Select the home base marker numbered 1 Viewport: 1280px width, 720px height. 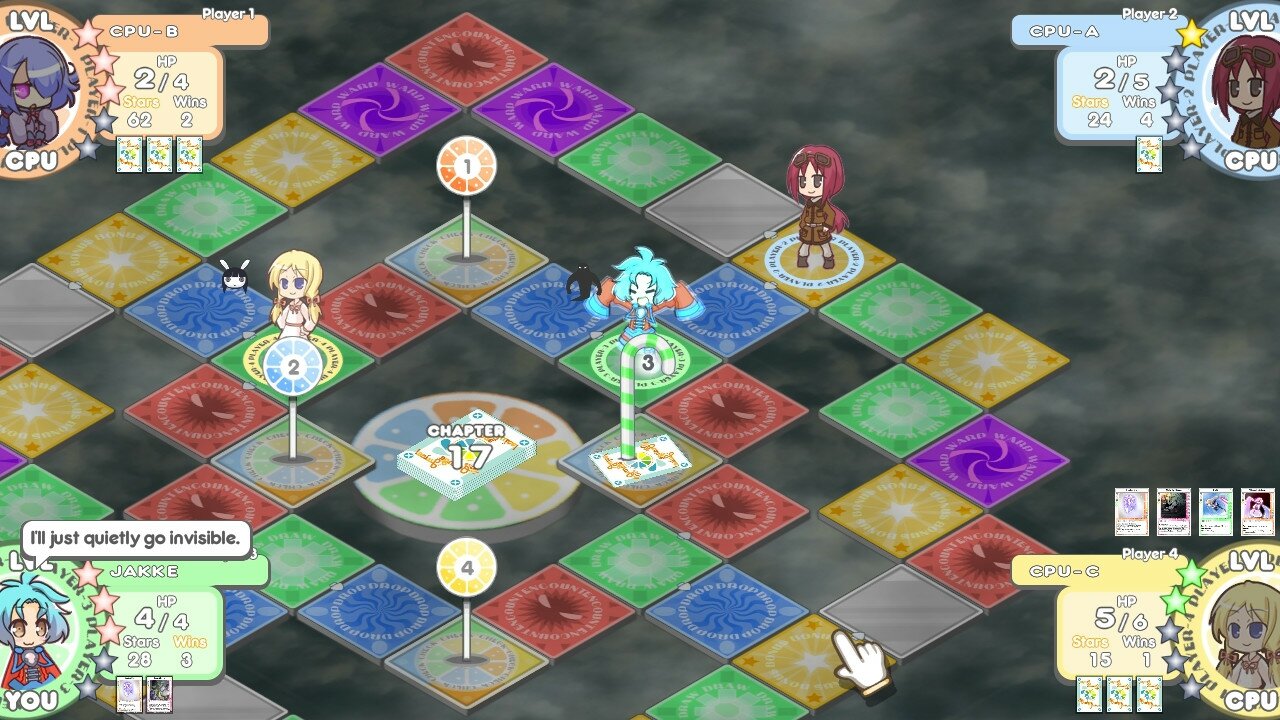click(x=465, y=165)
